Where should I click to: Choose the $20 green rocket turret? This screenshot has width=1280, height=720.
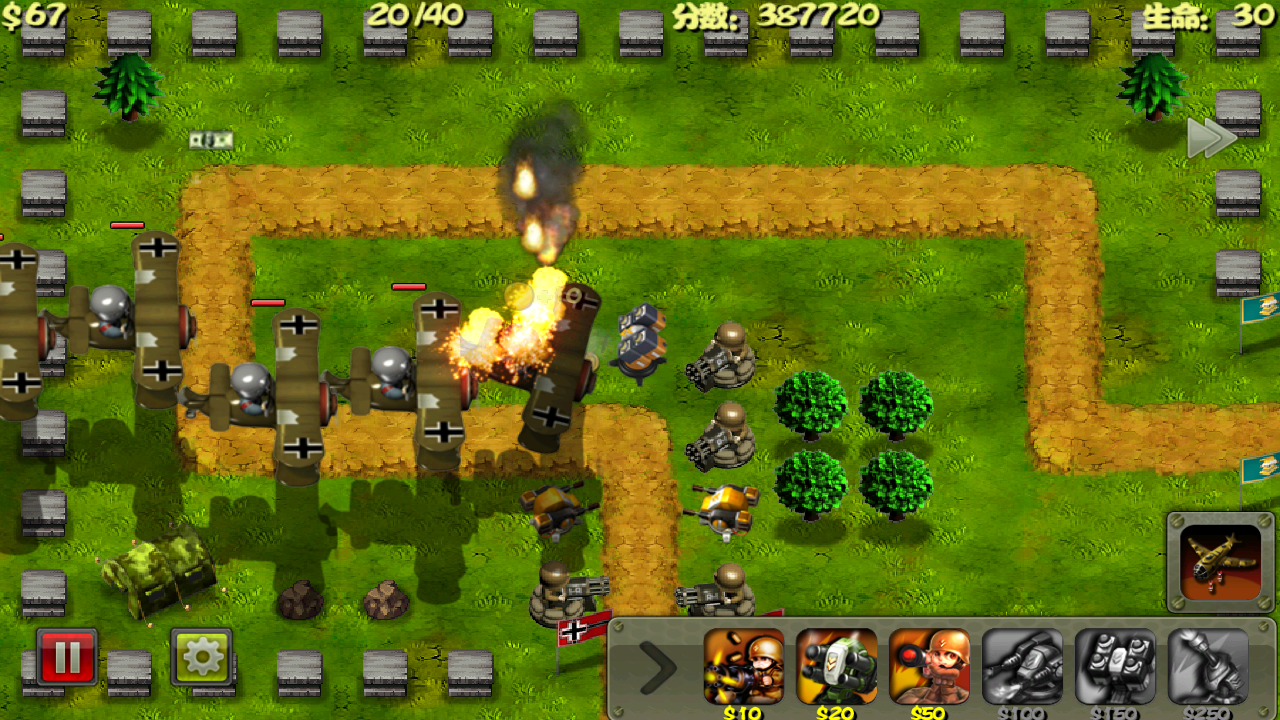pyautogui.click(x=836, y=667)
